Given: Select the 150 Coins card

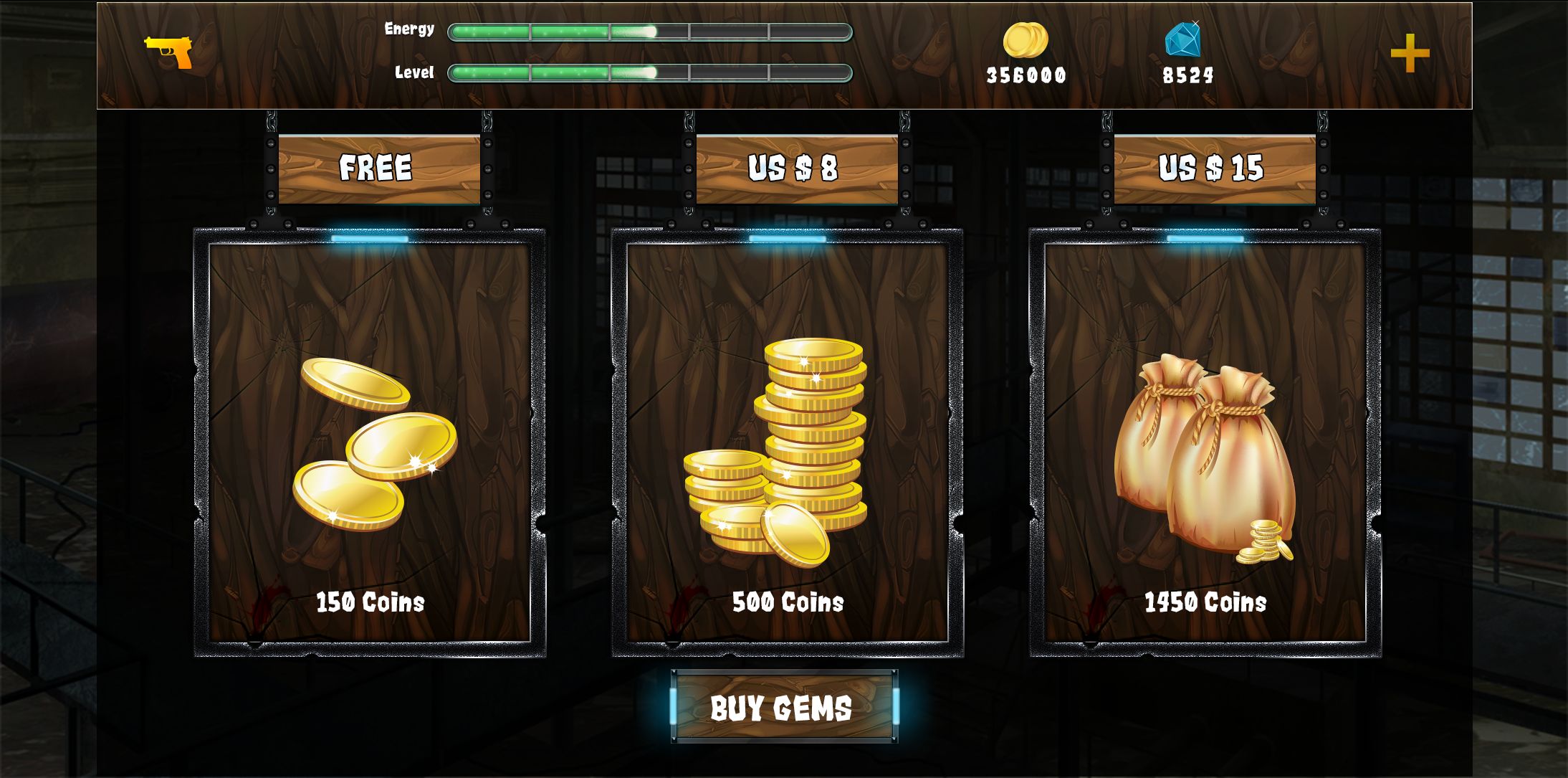Looking at the screenshot, I should 370,442.
